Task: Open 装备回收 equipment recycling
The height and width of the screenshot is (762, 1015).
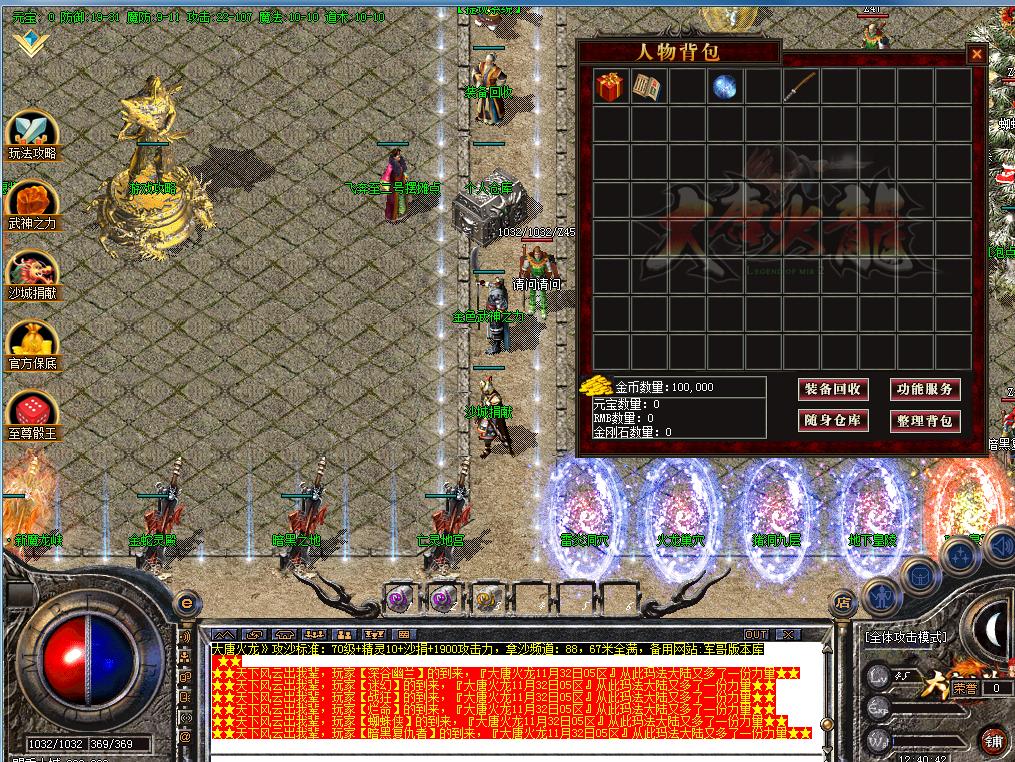Action: (x=833, y=389)
